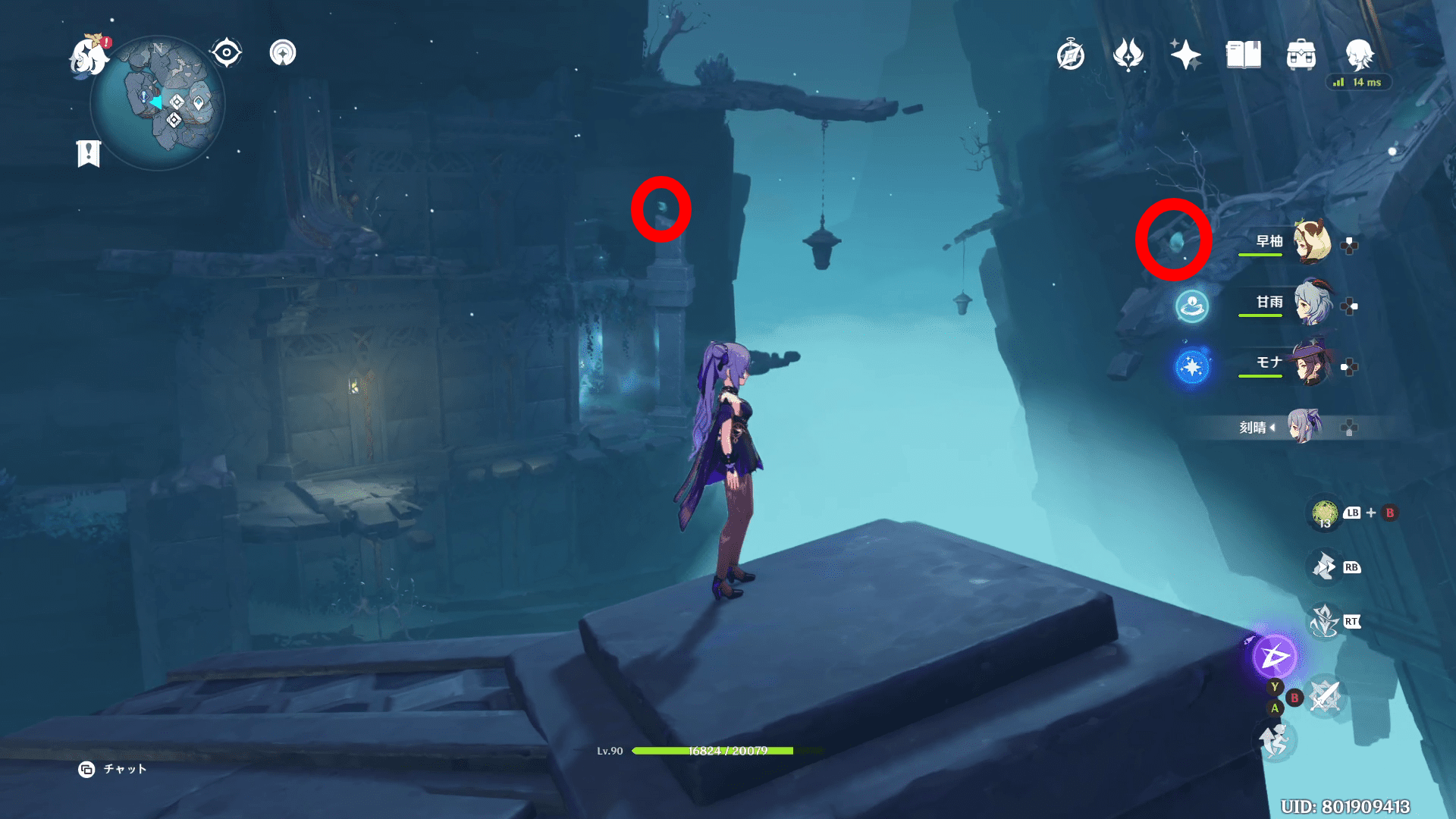Select active character 刻晴 in party list
Image resolution: width=1456 pixels, height=819 pixels.
click(1304, 427)
